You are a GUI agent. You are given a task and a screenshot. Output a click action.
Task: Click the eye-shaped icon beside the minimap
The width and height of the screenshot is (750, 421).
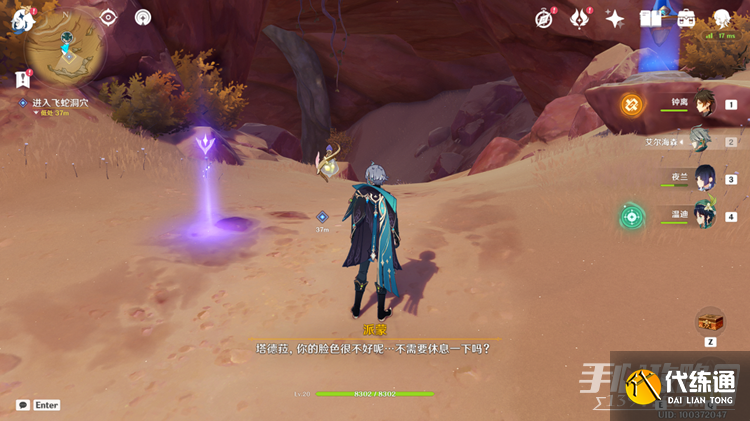coord(108,17)
